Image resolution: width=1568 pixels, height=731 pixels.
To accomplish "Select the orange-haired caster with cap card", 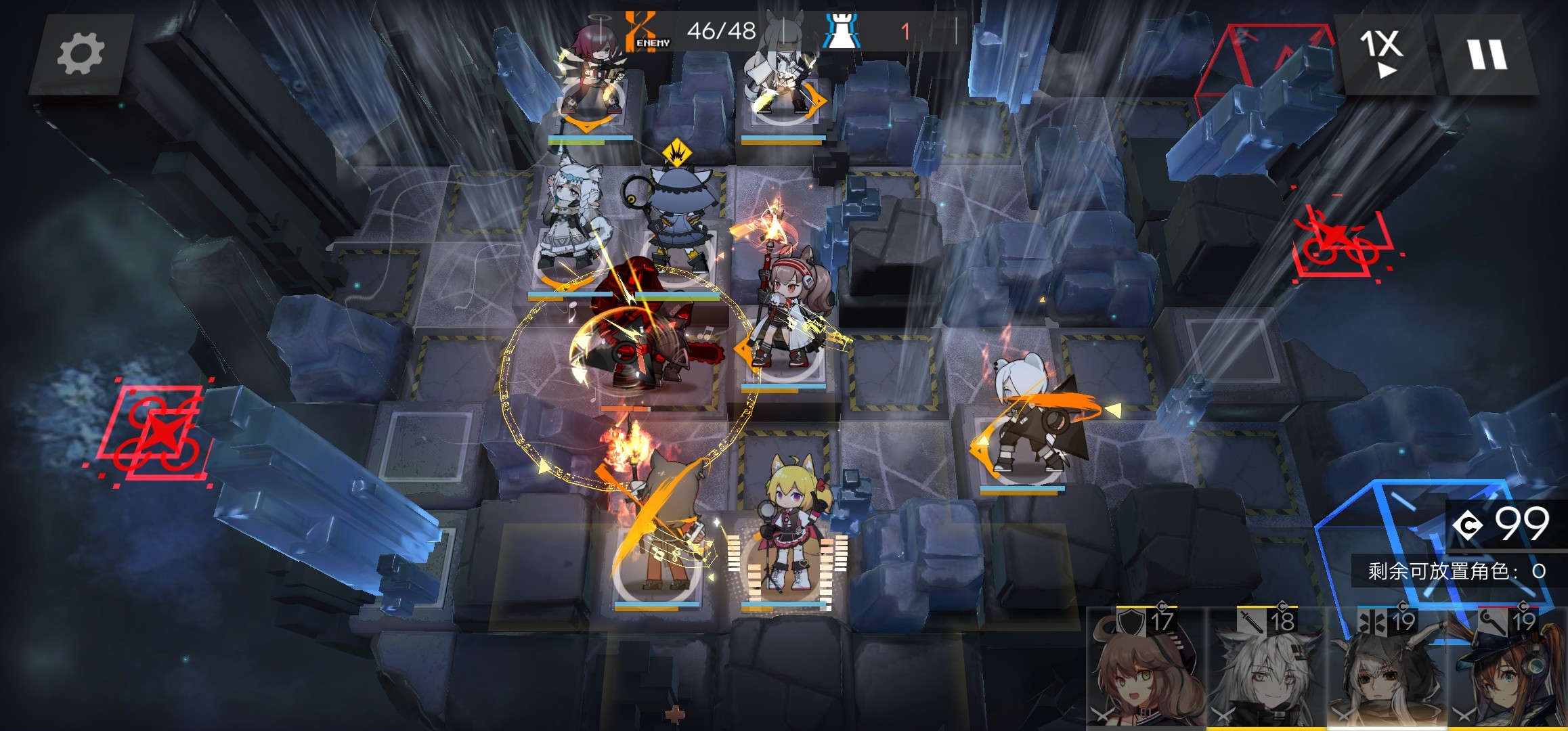I will point(1508,670).
